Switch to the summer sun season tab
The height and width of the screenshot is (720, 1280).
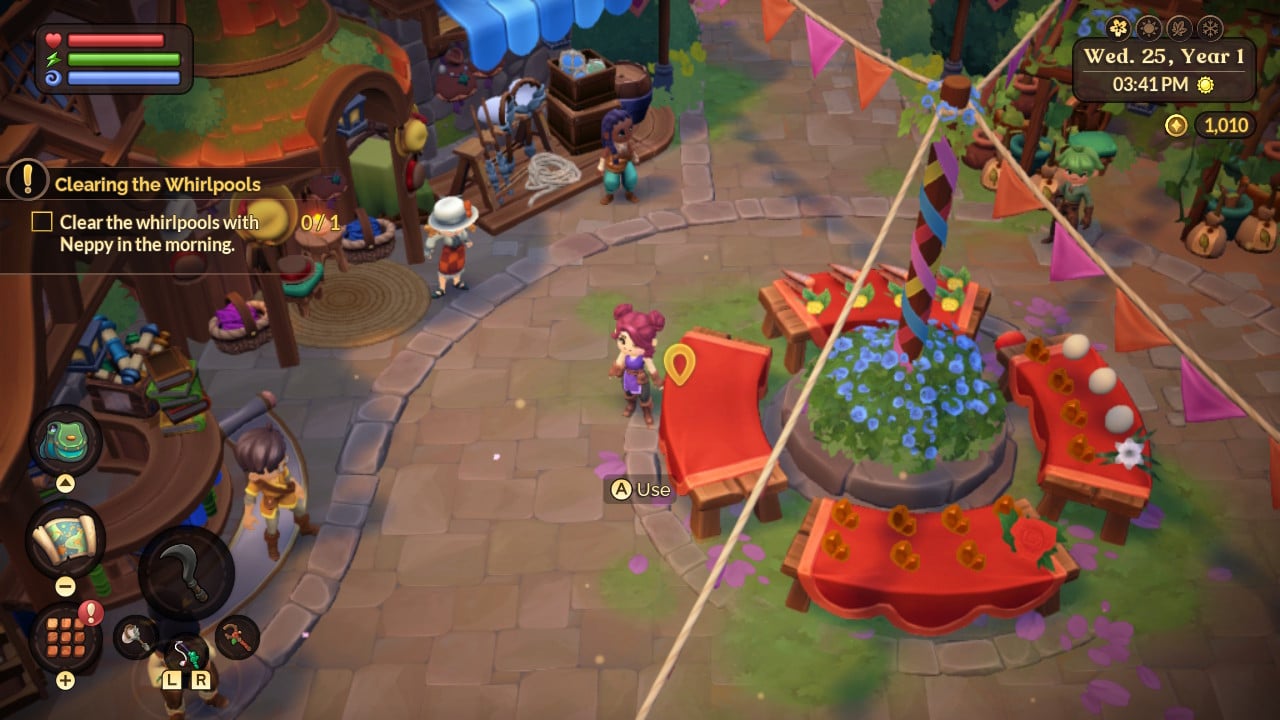(x=1148, y=28)
